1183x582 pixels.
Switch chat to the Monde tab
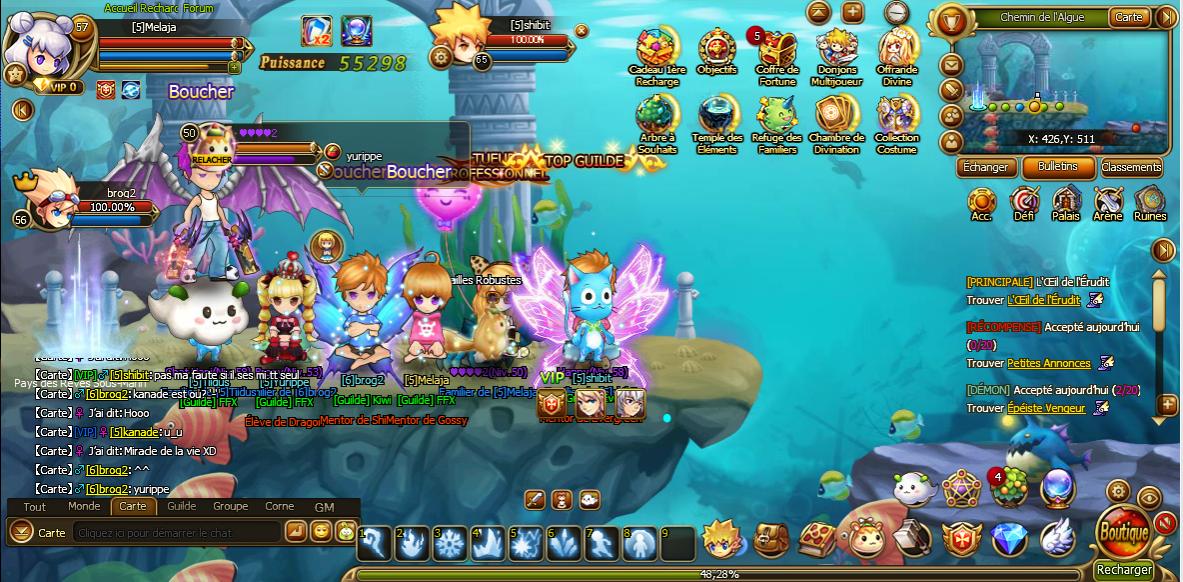coord(84,506)
